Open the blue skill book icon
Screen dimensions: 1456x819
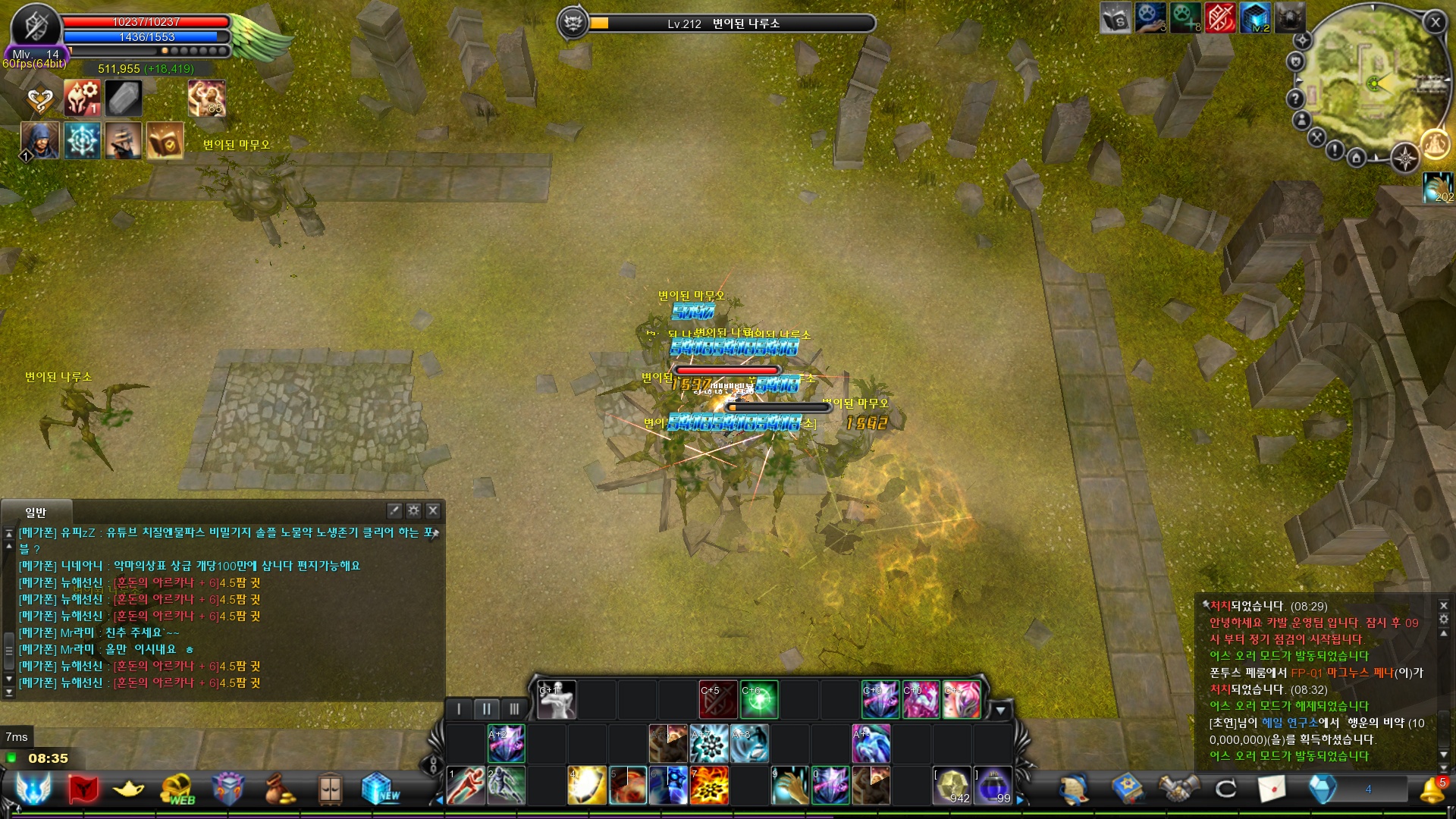pos(1128,788)
